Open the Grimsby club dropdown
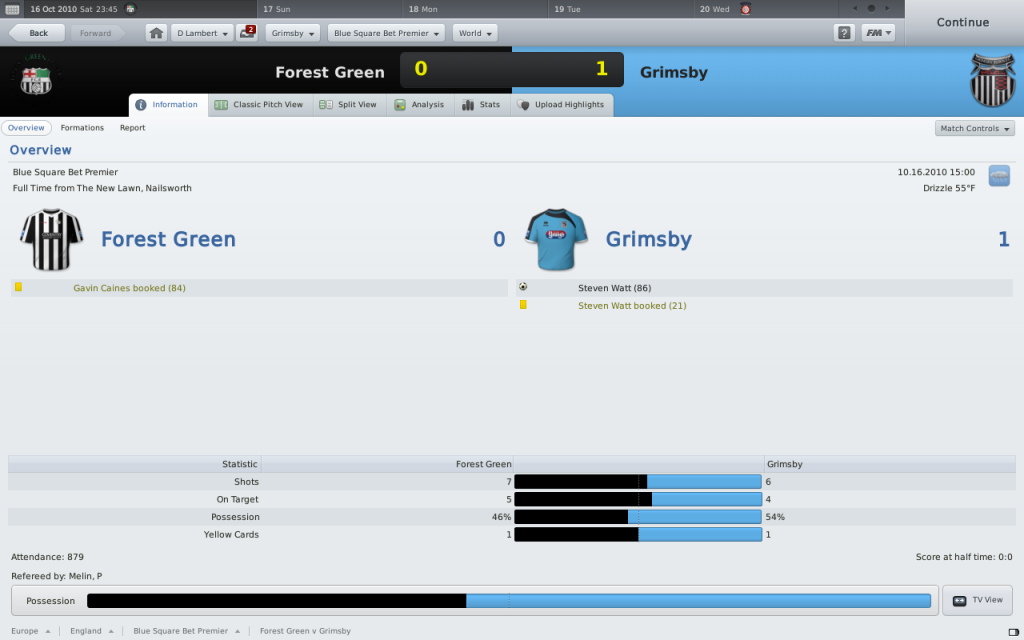The height and width of the screenshot is (640, 1024). [294, 33]
